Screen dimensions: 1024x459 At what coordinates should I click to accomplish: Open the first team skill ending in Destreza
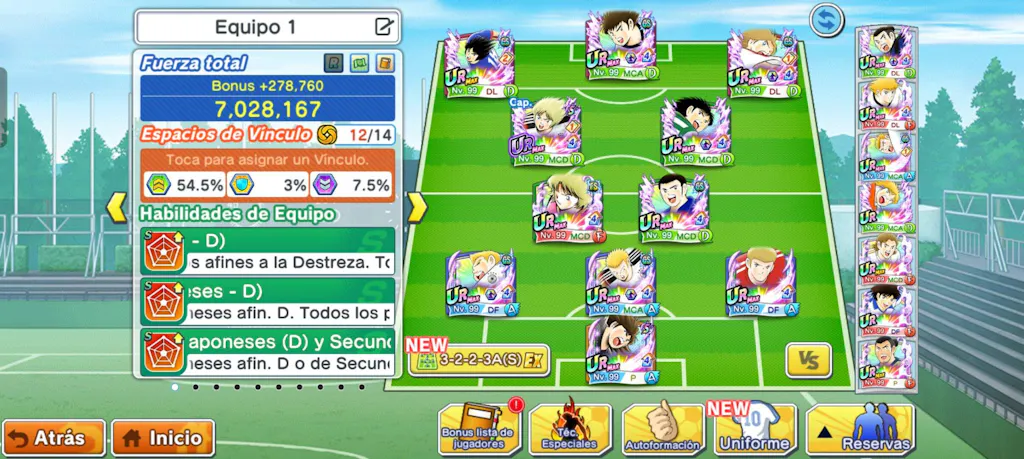[x=267, y=252]
